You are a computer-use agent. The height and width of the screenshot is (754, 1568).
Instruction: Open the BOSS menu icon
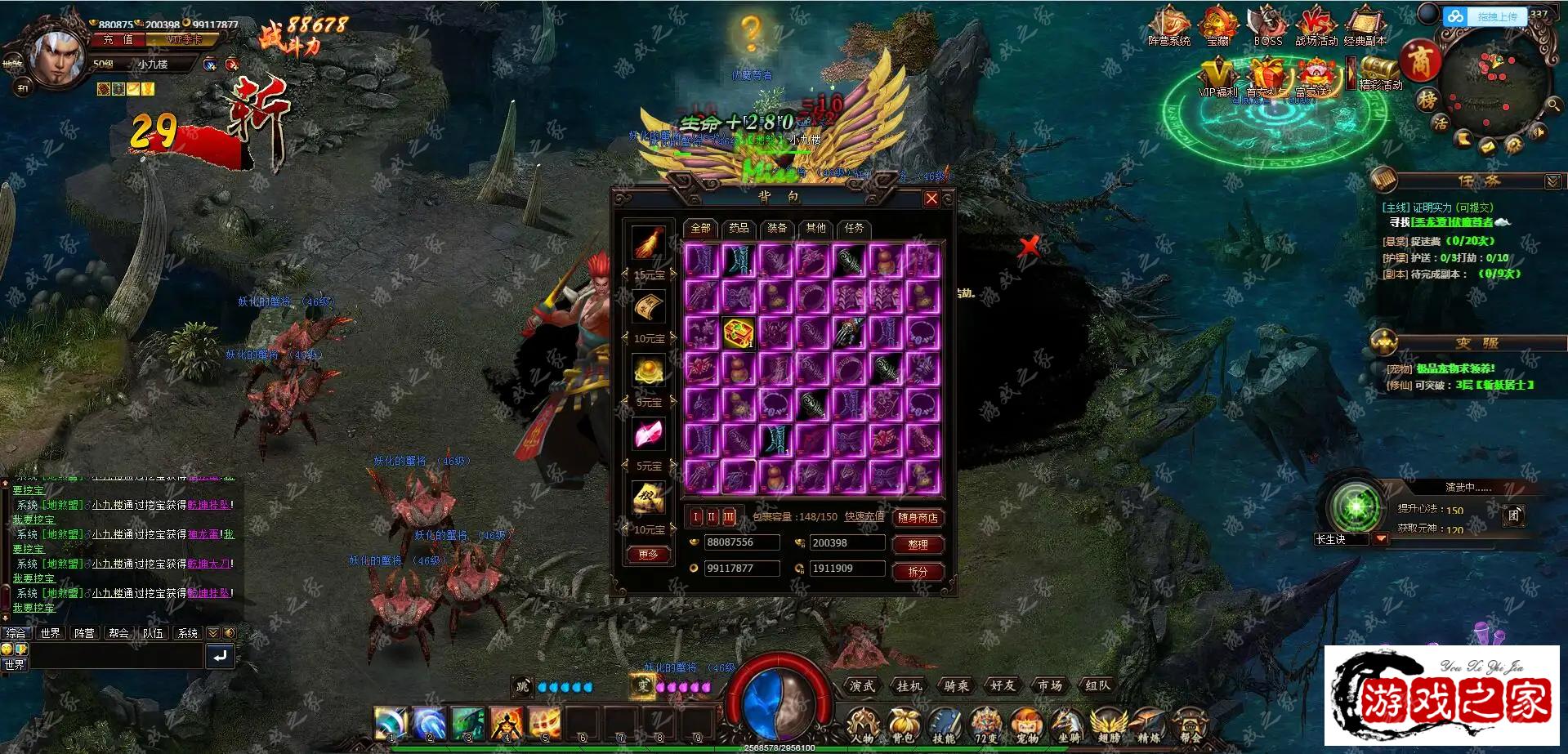[x=1267, y=25]
